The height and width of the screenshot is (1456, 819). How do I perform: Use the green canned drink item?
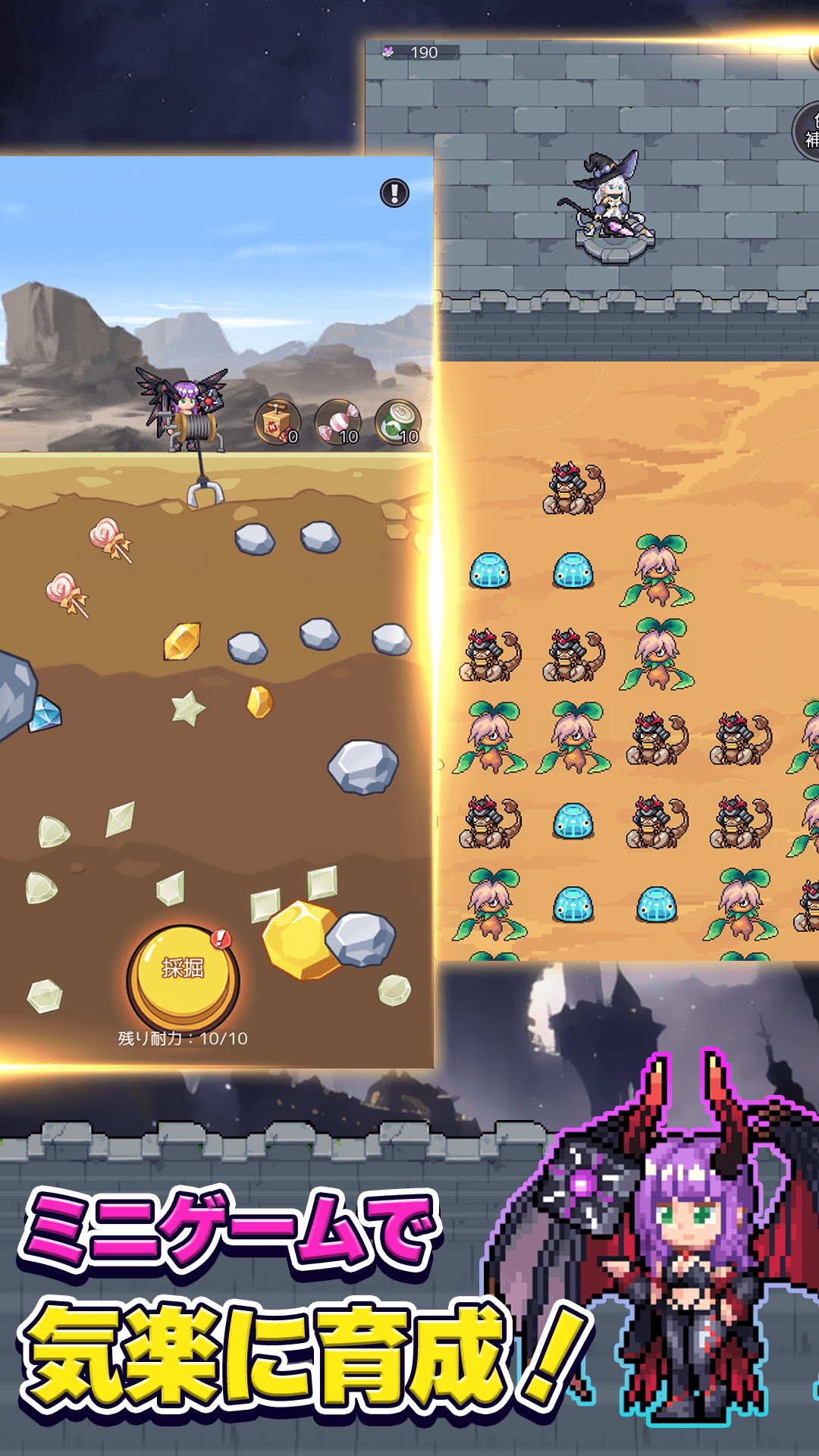pos(397,422)
